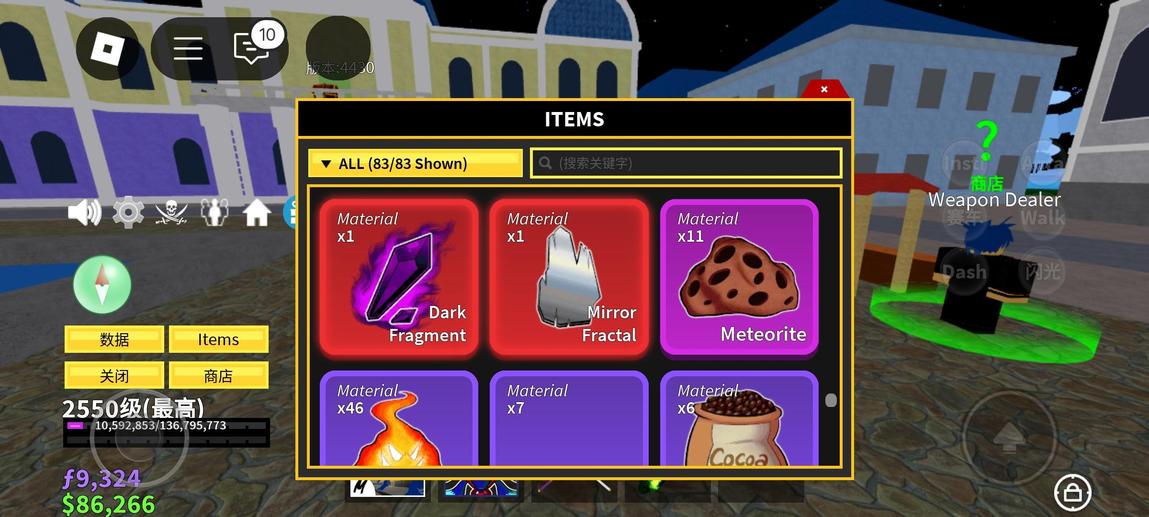The height and width of the screenshot is (517, 1149).
Task: Click the yellow 商店 shop button
Action: click(218, 376)
